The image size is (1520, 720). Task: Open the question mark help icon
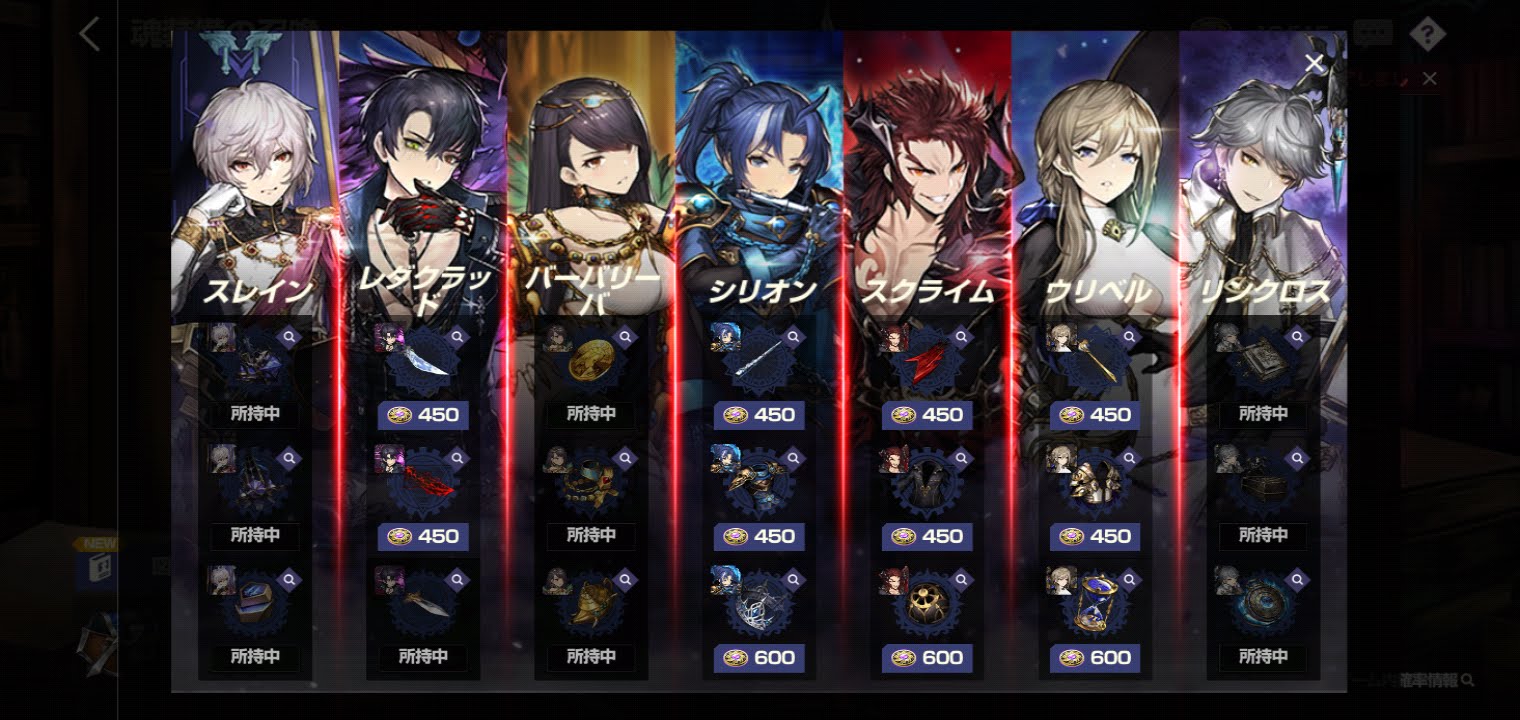[x=1428, y=33]
